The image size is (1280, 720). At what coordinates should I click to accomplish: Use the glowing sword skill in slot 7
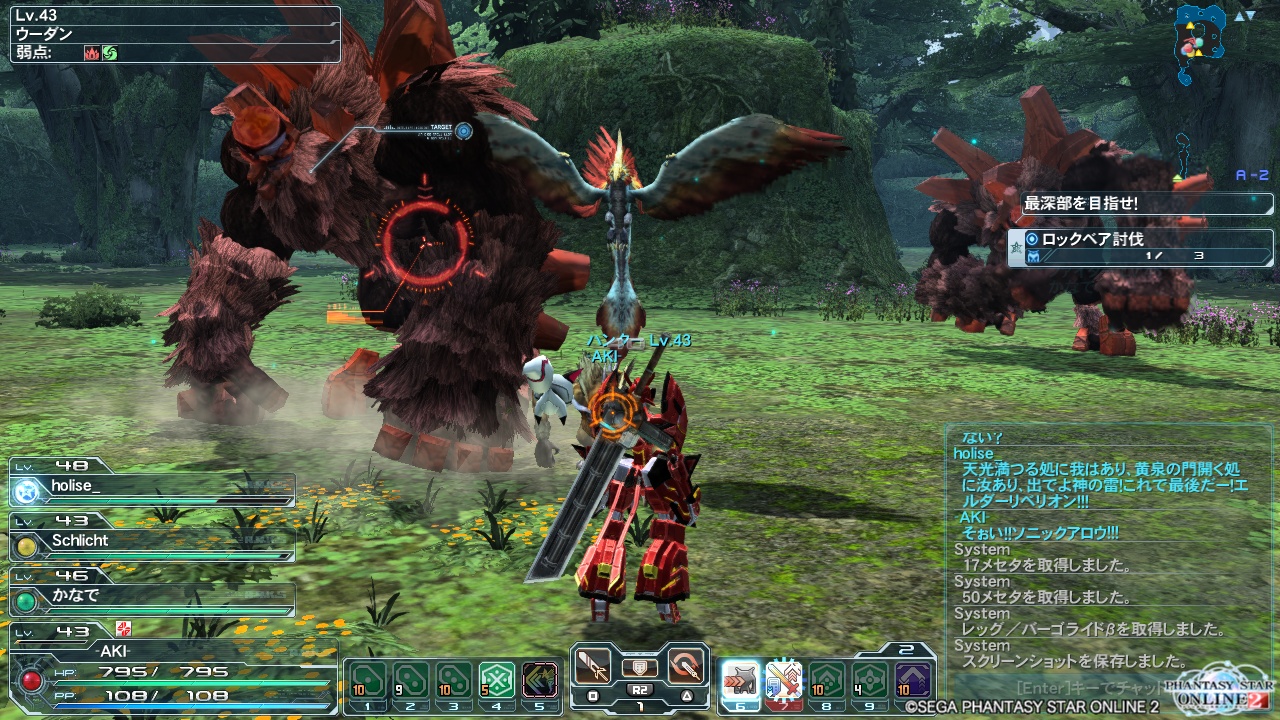[784, 681]
